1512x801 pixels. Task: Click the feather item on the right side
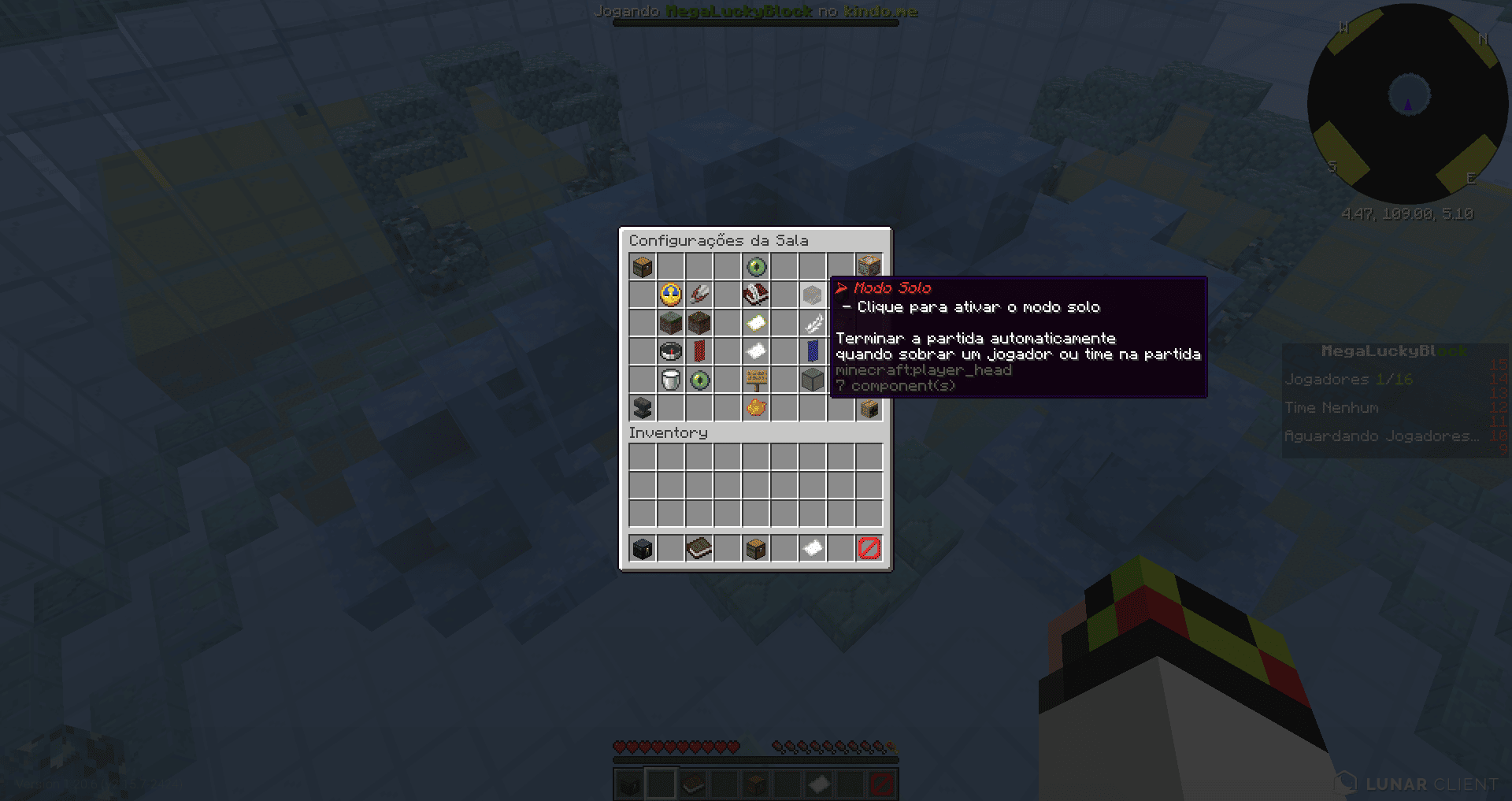coord(813,324)
